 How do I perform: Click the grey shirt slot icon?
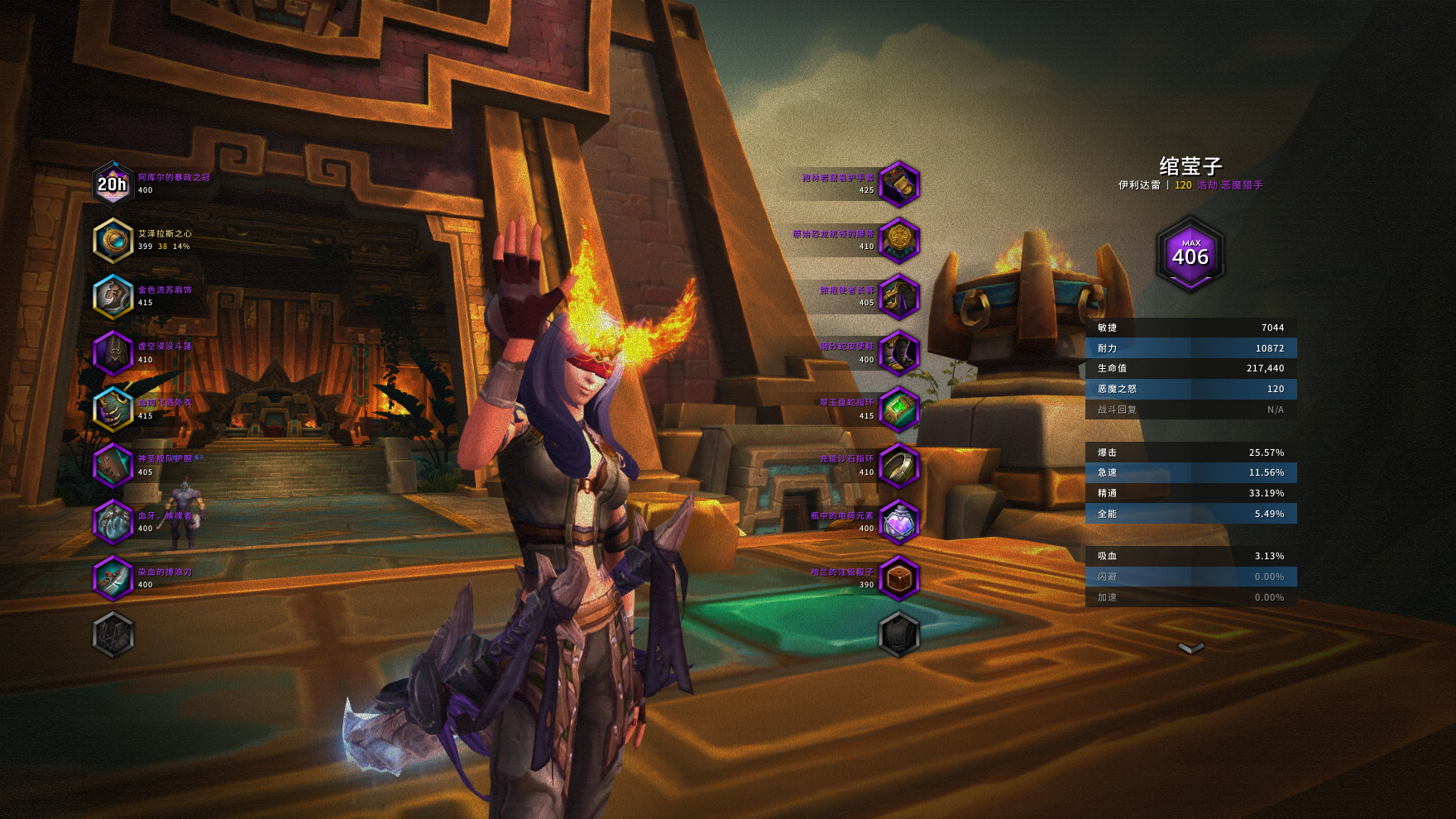[x=898, y=635]
